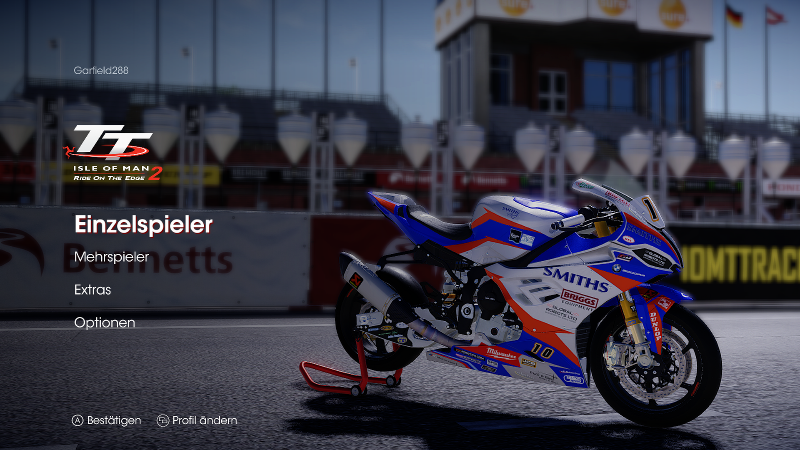Screen dimensions: 800x450
Task: Select the Einzelspieler menu entry
Action: 143,225
